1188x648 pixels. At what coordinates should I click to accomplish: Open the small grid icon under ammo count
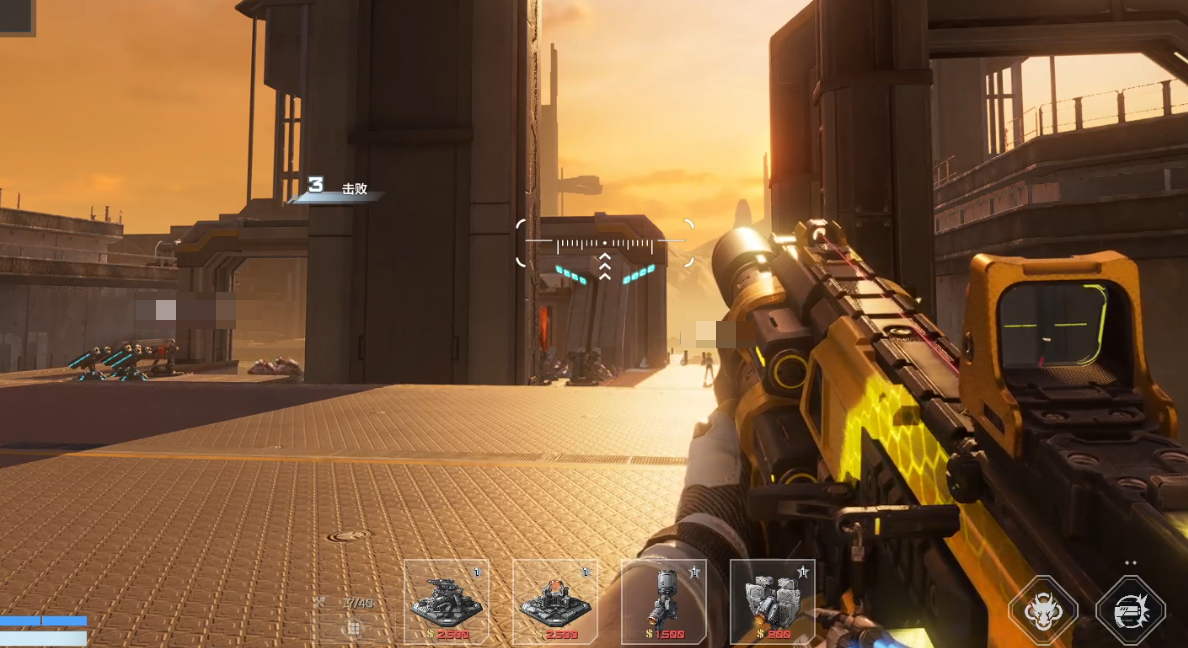(353, 628)
